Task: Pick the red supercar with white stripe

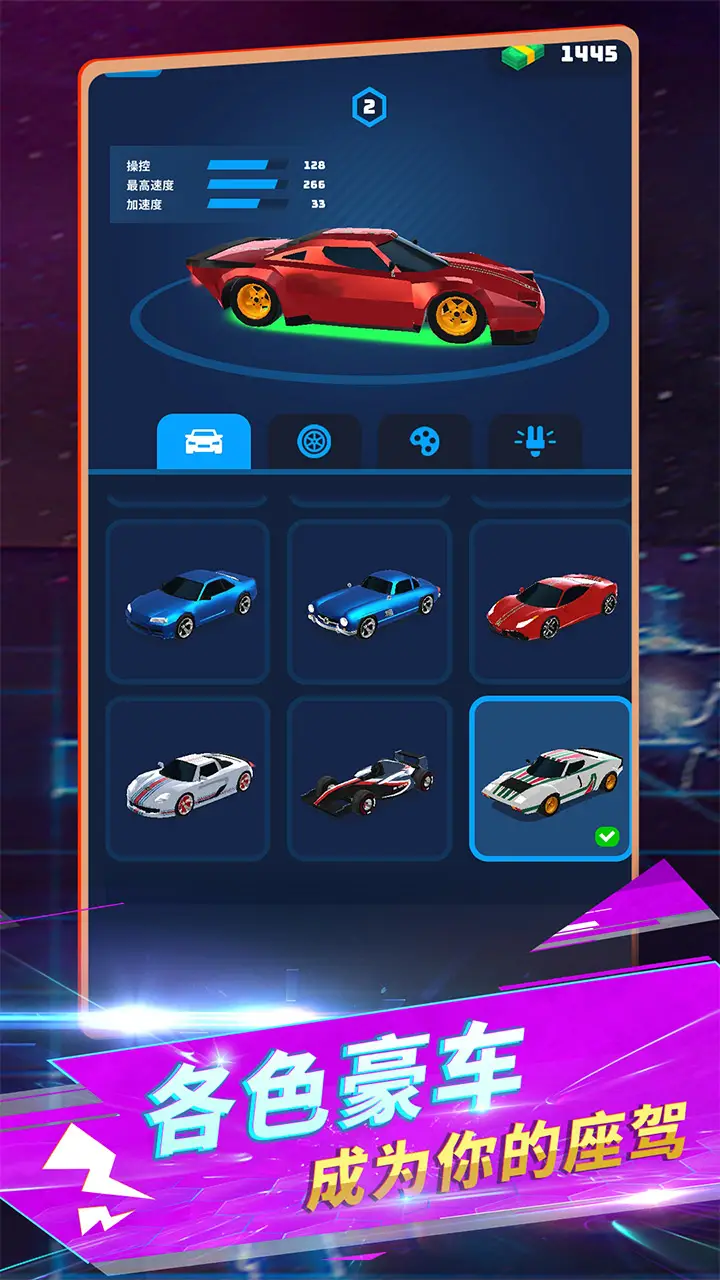Action: (550, 602)
